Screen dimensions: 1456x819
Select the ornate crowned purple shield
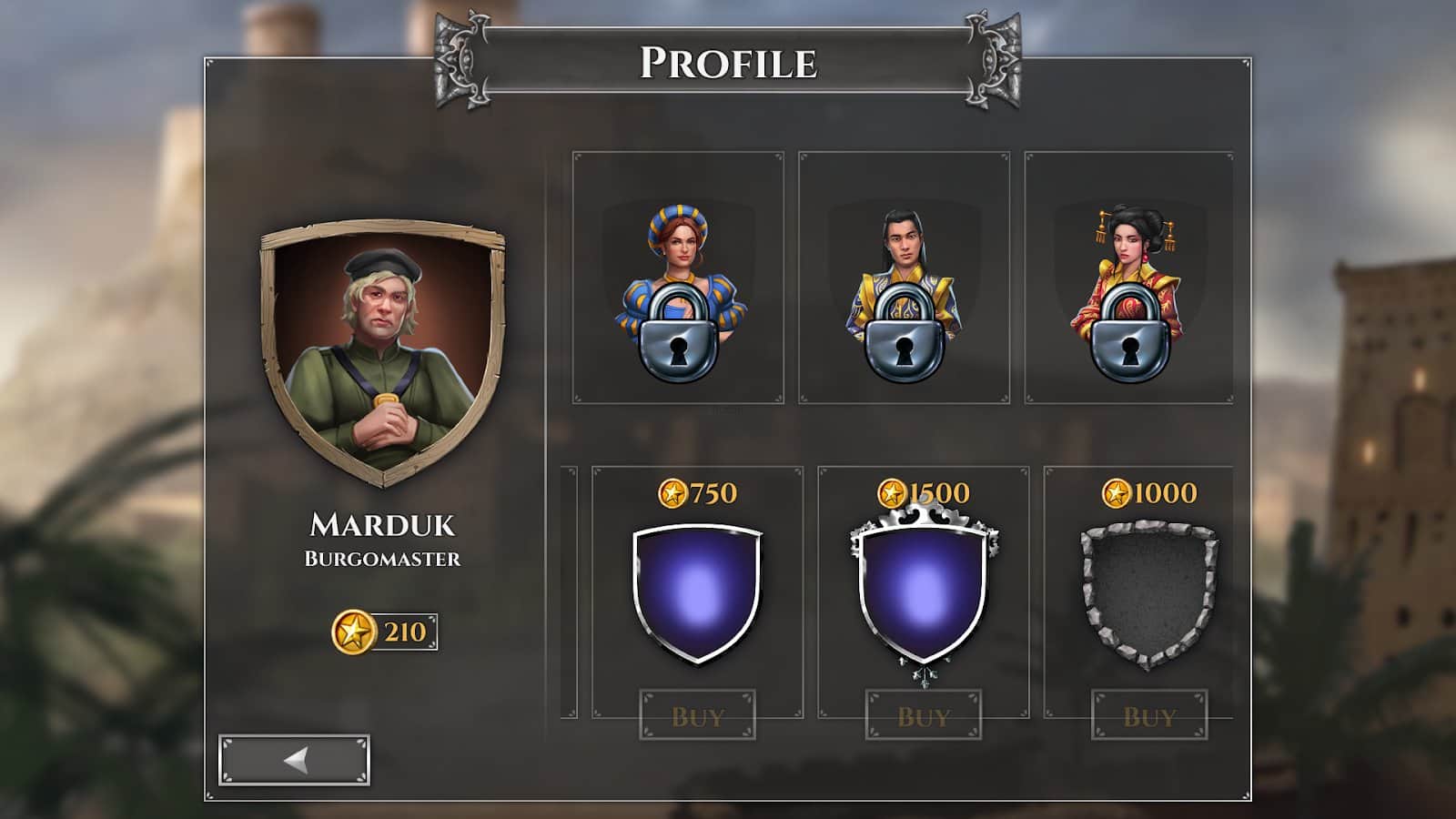(x=923, y=592)
